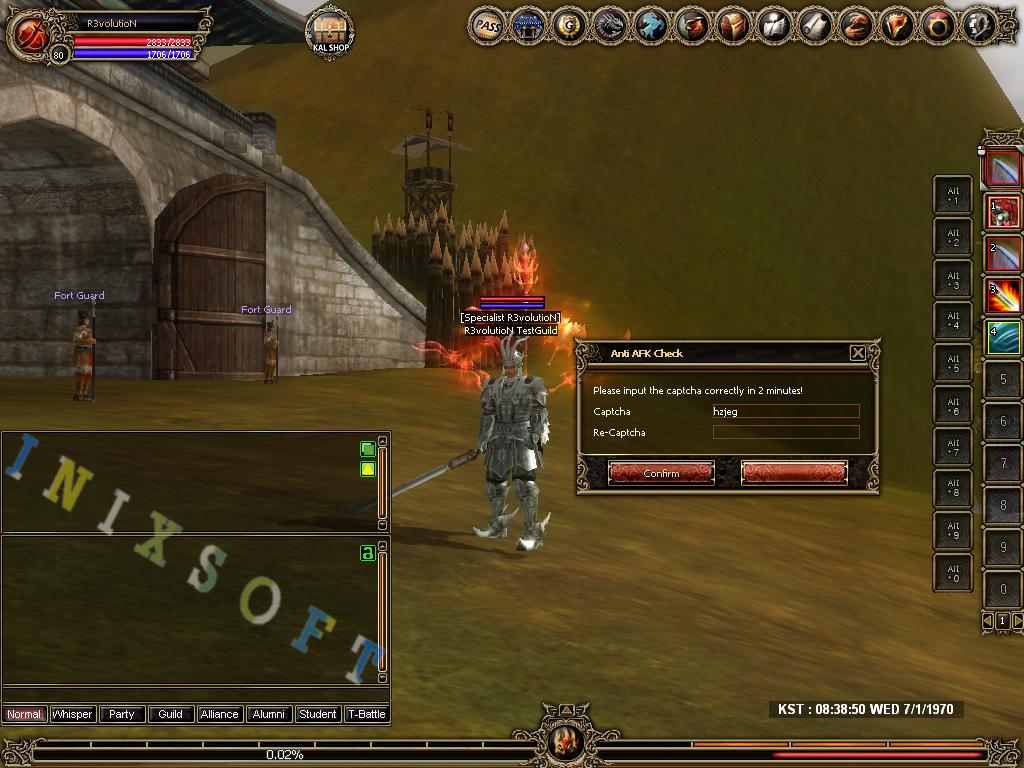Viewport: 1024px width, 768px height.
Task: Open the gold ring icon in top toolbar
Action: (x=938, y=27)
